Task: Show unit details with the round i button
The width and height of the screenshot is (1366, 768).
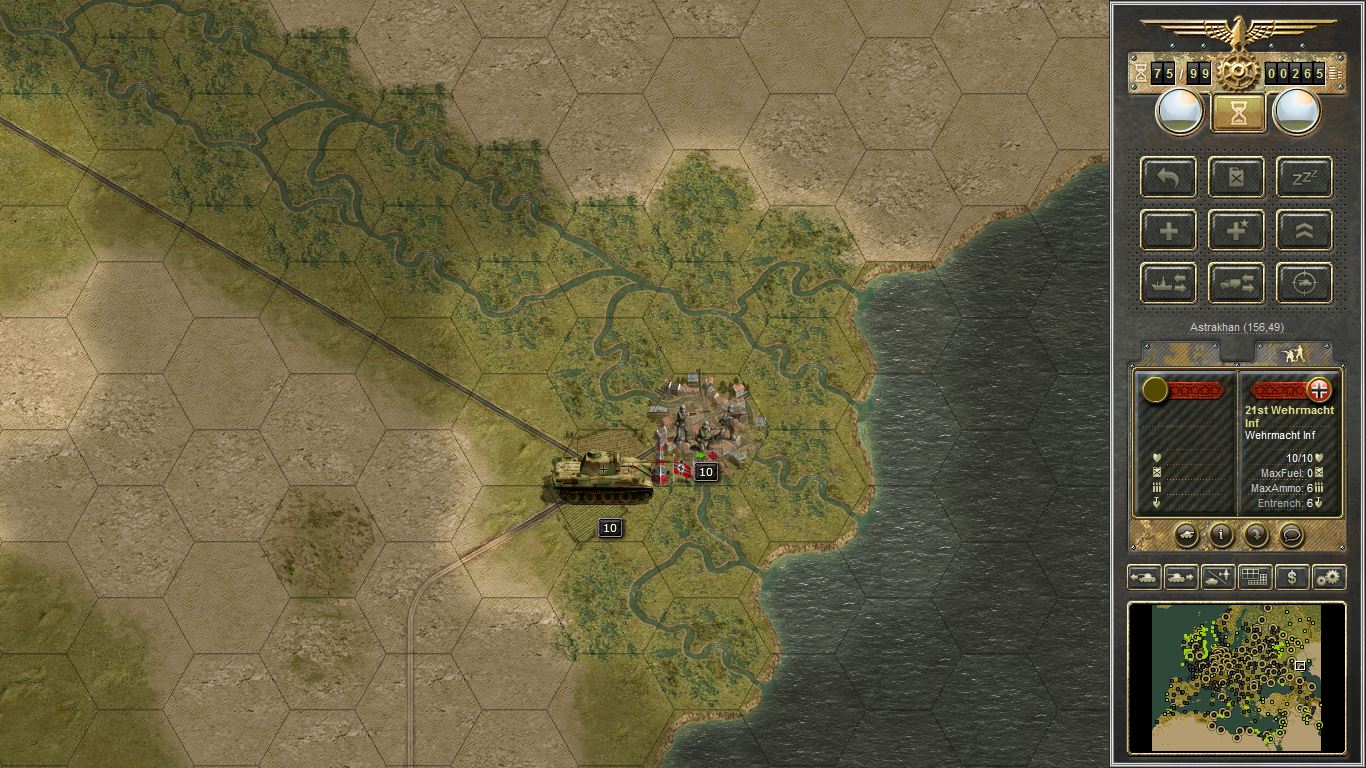Action: (x=1221, y=536)
